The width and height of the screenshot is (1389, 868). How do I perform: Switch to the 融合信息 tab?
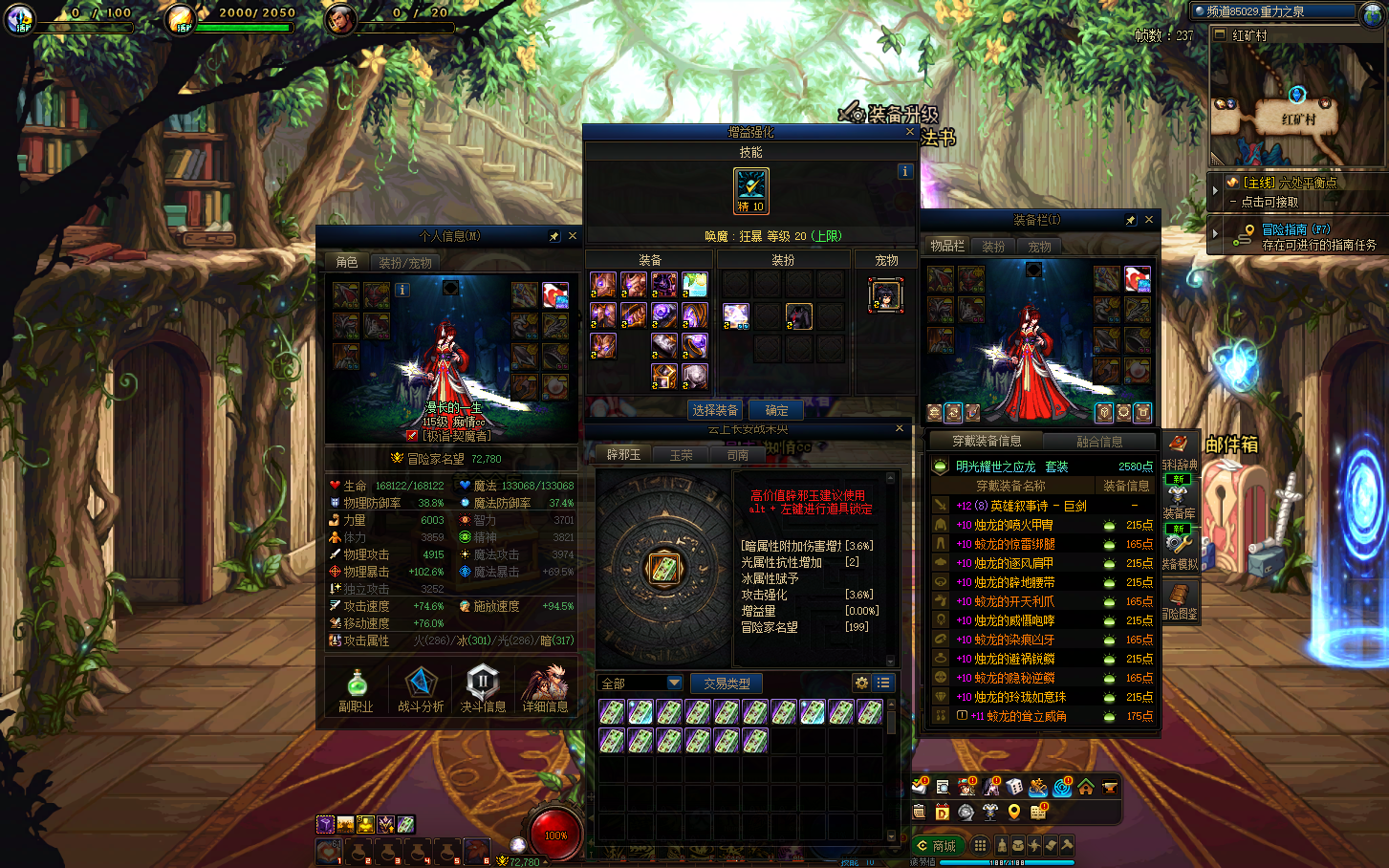[1099, 442]
